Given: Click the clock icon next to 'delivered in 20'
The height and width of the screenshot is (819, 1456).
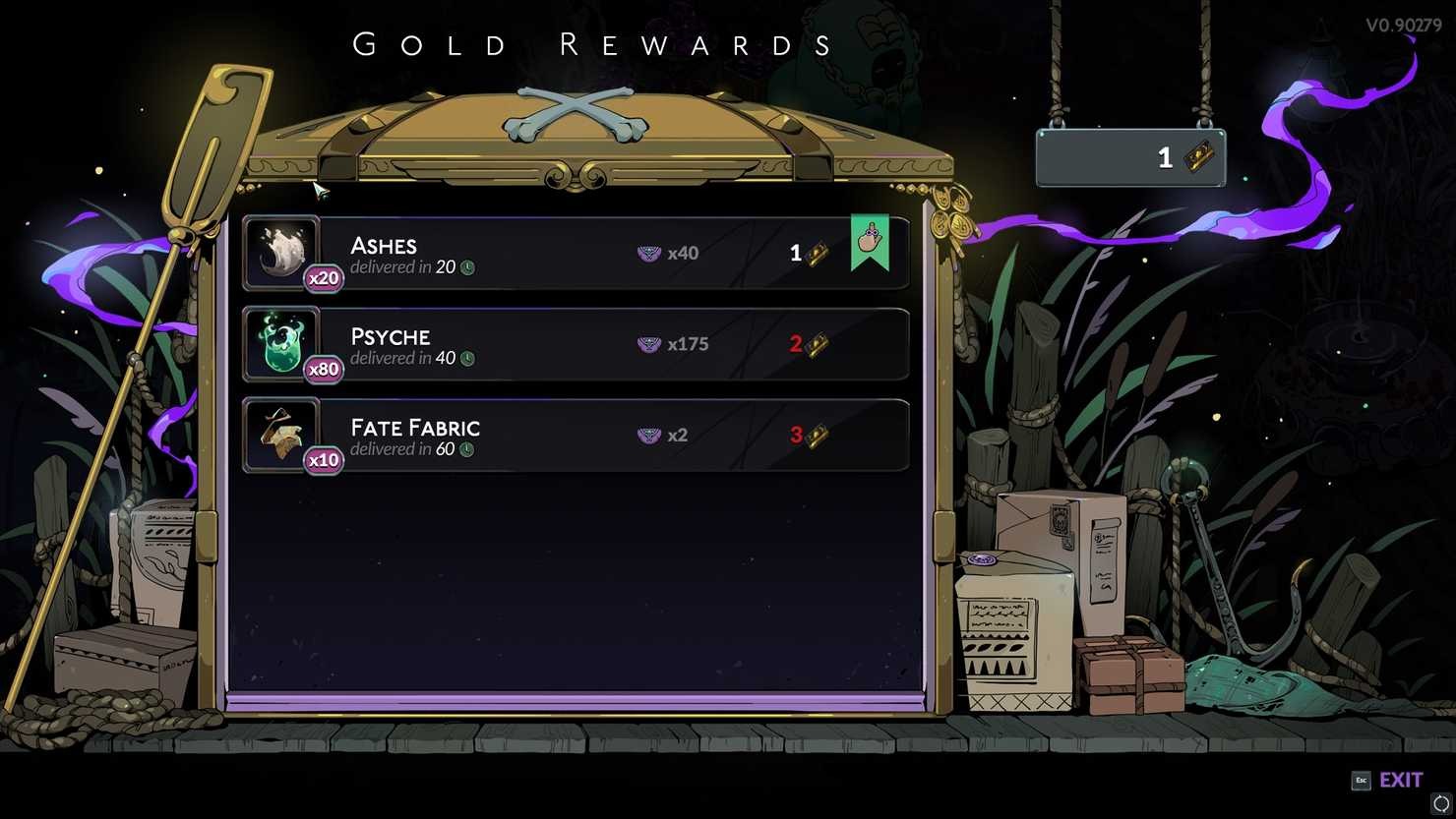Looking at the screenshot, I should pyautogui.click(x=469, y=266).
